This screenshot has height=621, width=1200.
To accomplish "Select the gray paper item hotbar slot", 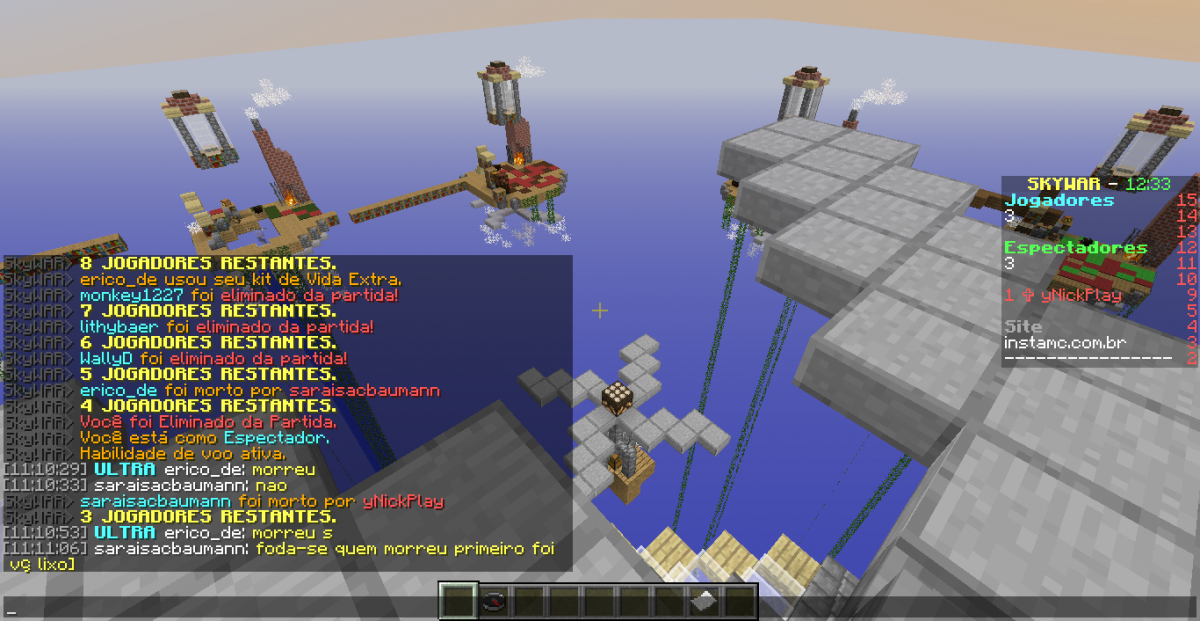I will pos(704,602).
